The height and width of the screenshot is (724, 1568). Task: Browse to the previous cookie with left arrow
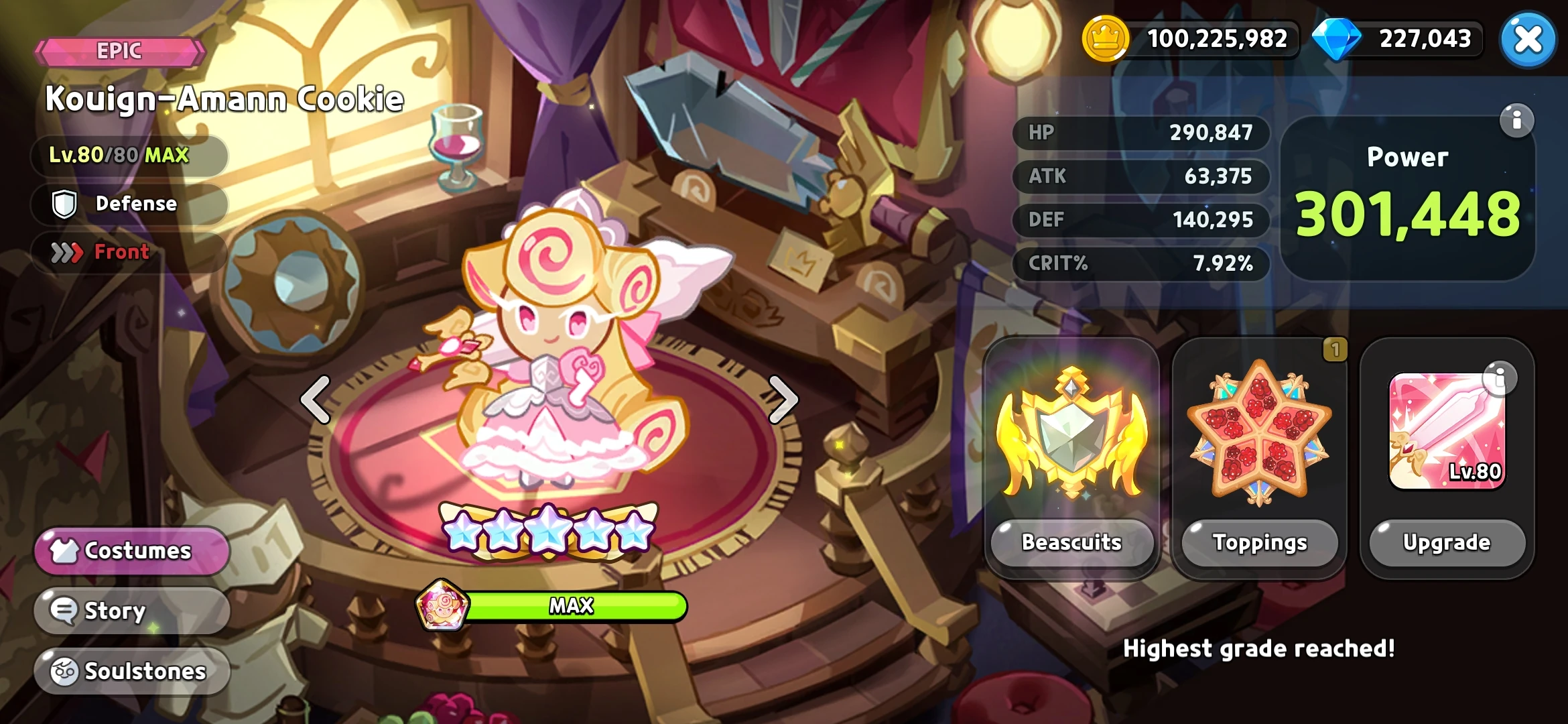click(316, 399)
